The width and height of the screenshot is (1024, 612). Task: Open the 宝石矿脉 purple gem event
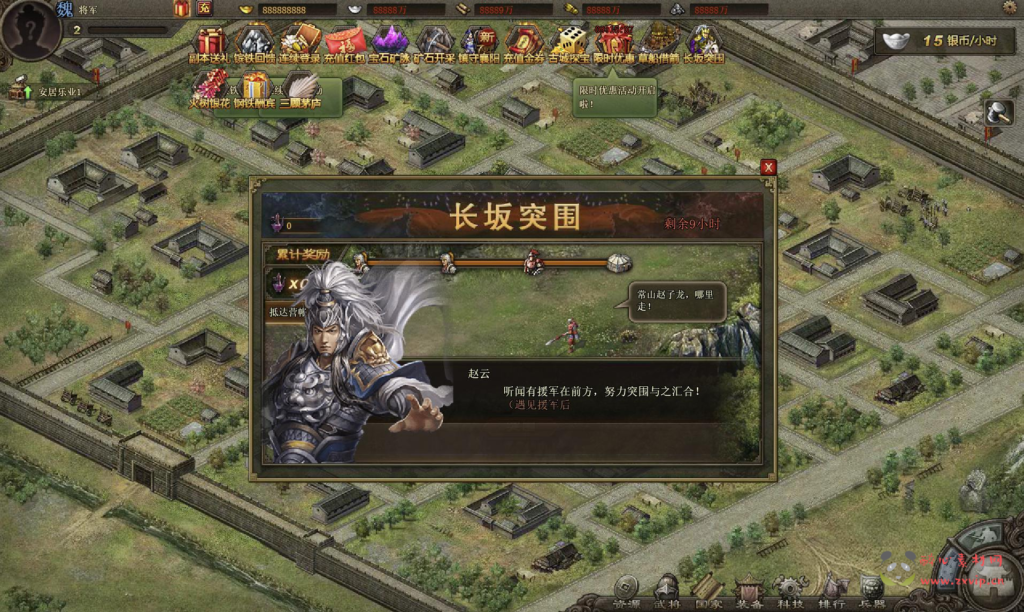tap(390, 42)
